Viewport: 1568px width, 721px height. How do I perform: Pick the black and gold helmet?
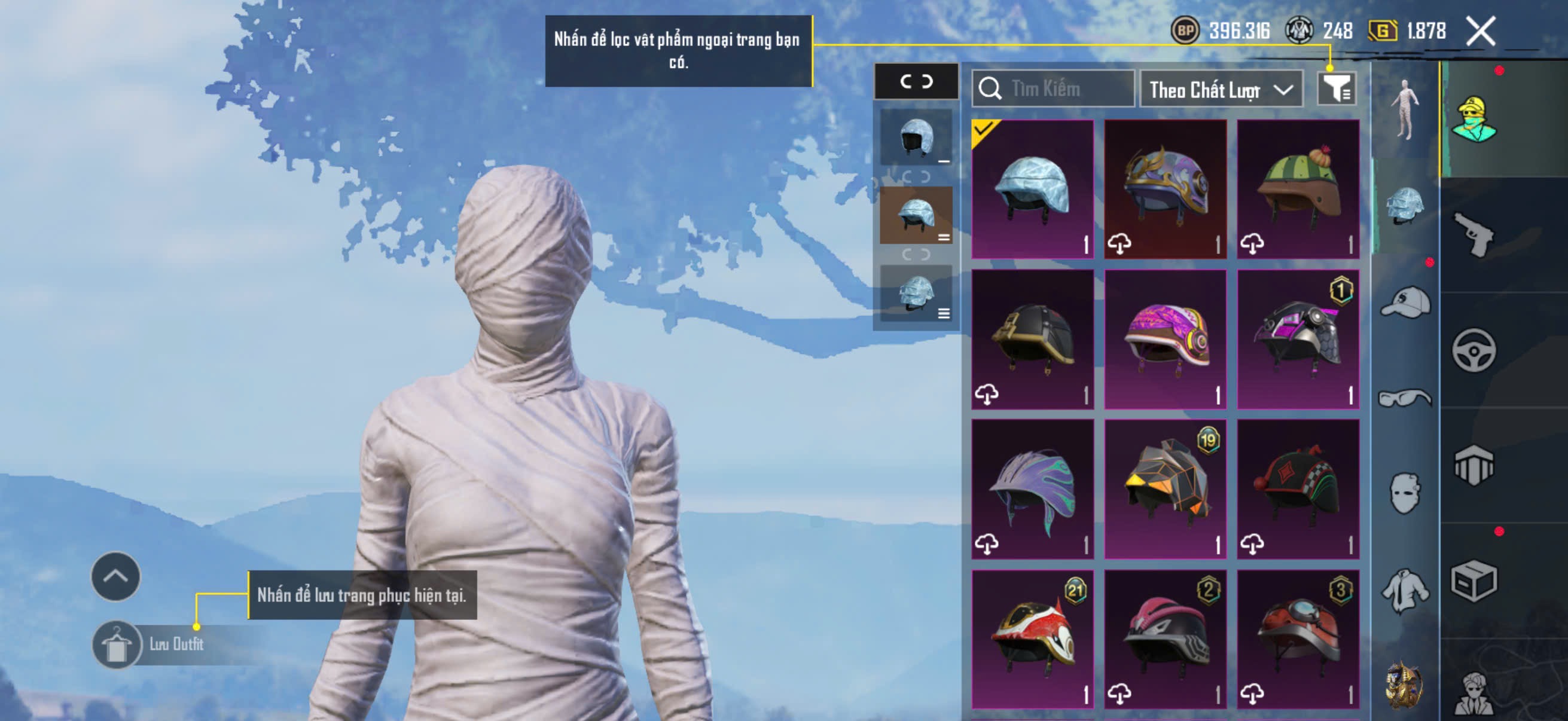(x=1032, y=339)
